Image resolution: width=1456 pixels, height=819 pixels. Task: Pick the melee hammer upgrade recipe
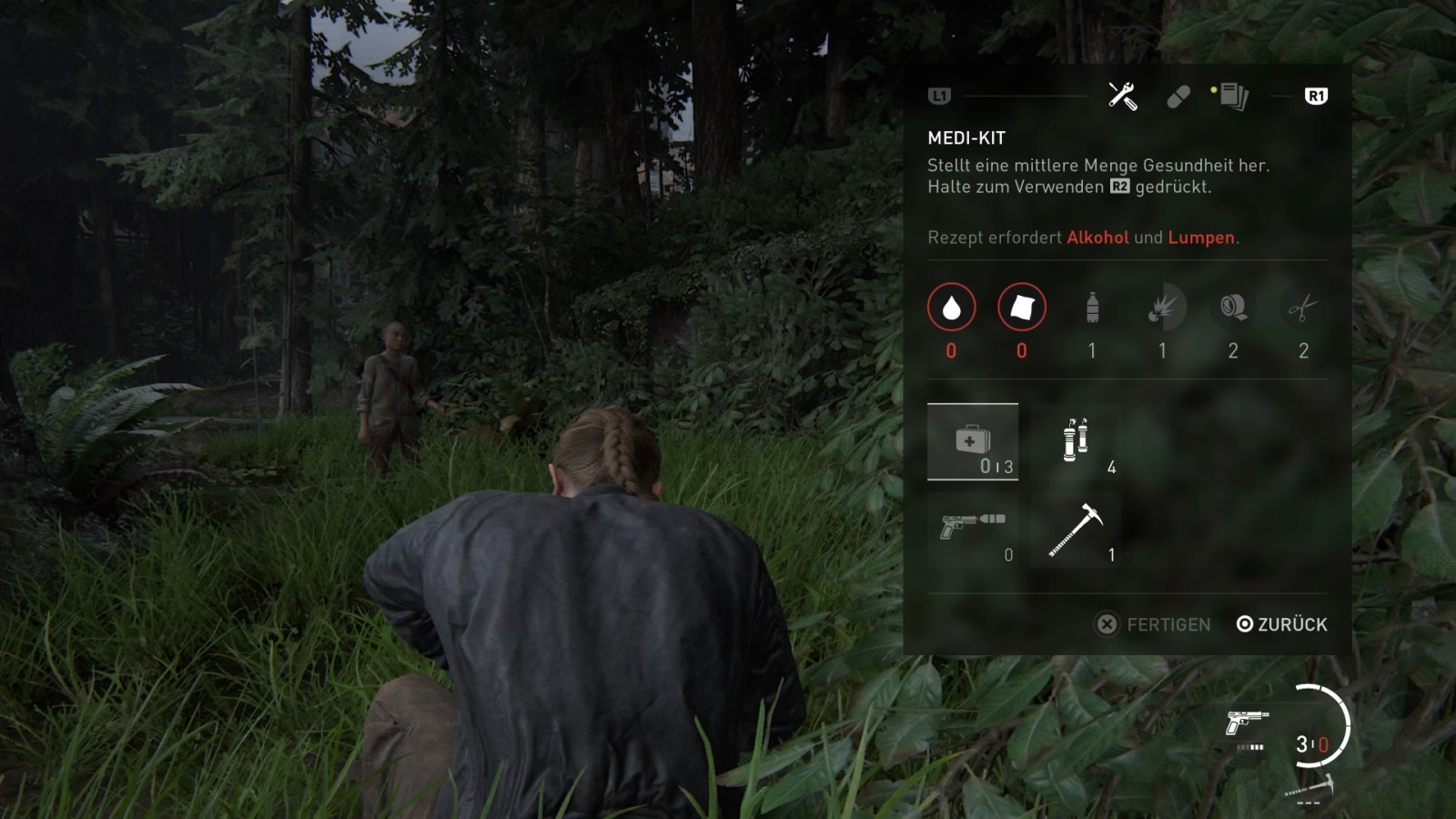tap(1076, 530)
